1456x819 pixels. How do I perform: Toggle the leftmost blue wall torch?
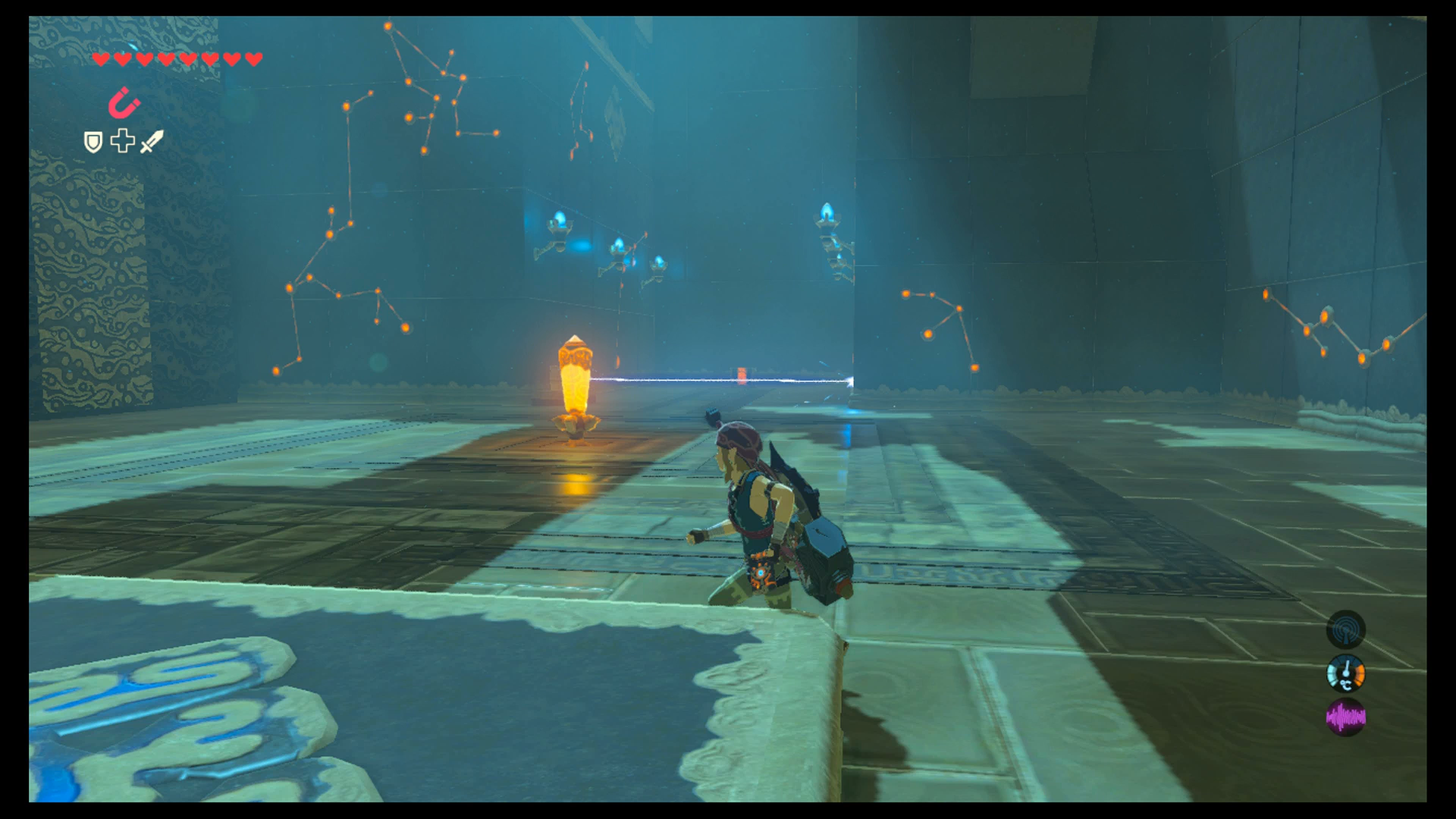coord(559,221)
